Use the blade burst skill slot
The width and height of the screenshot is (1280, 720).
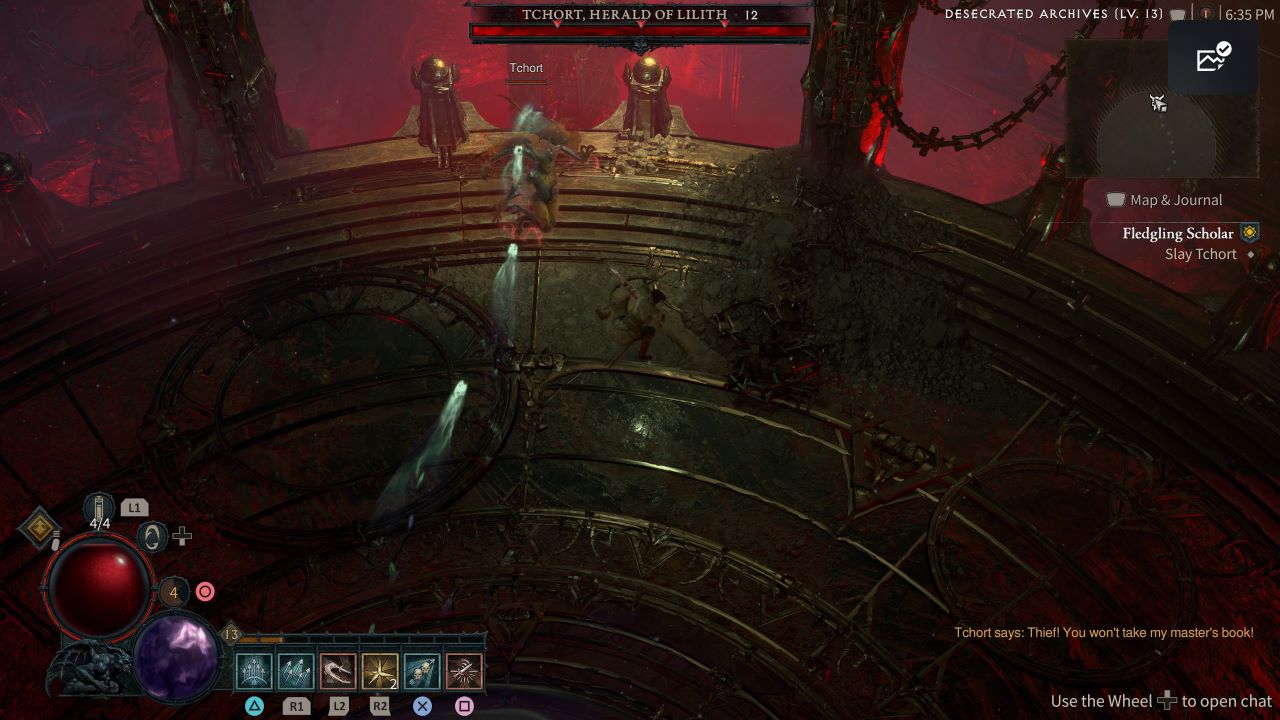tap(464, 672)
